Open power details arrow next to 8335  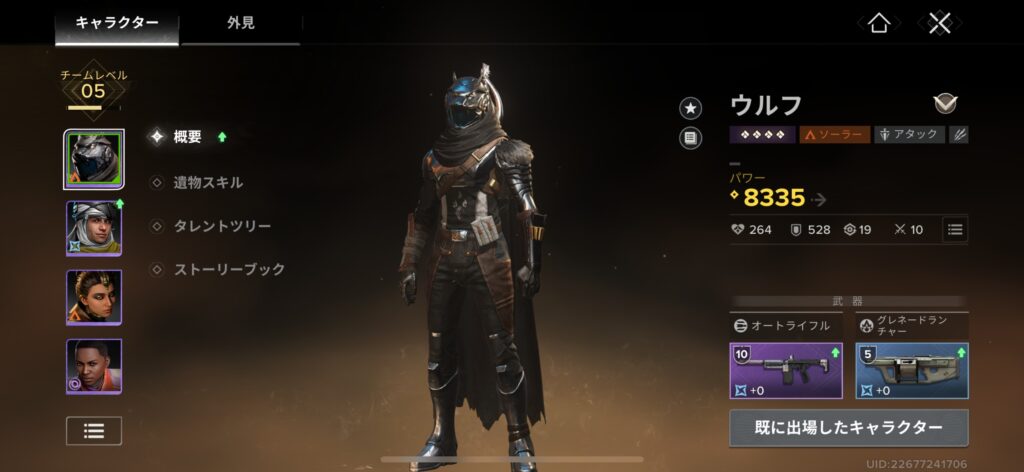821,199
